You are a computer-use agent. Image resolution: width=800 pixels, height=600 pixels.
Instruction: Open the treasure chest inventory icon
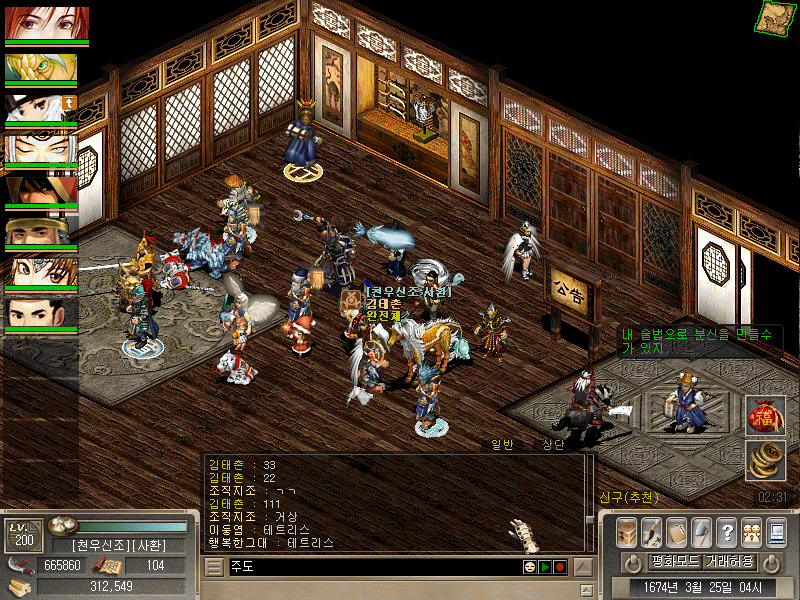627,532
